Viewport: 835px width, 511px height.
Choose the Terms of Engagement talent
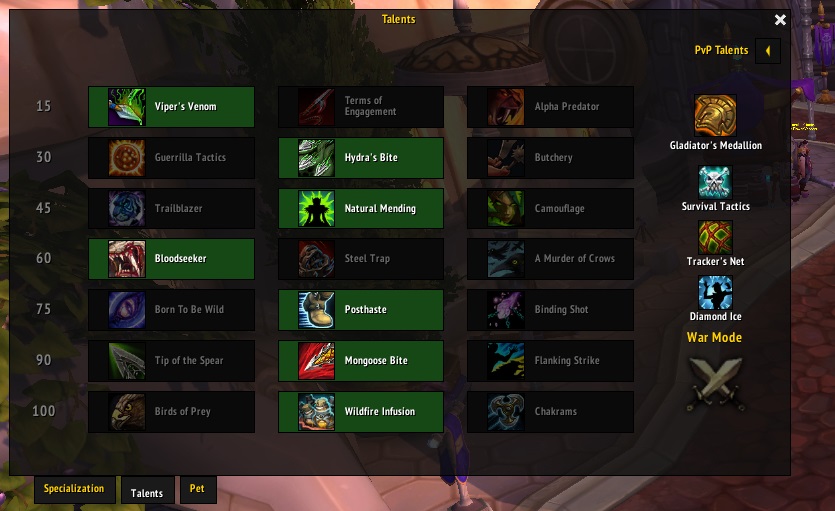(360, 107)
